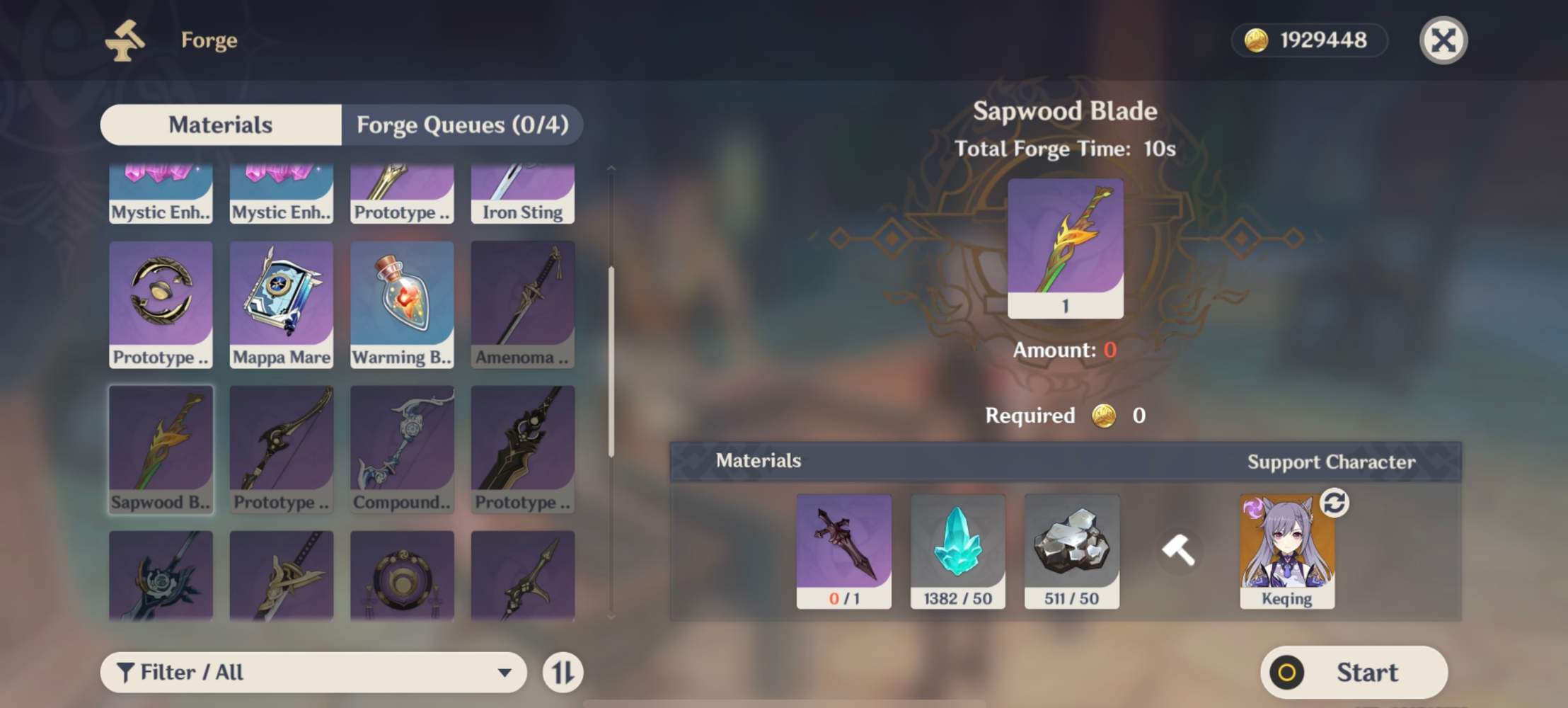The height and width of the screenshot is (708, 1568).
Task: Switch to the Materials tab
Action: click(220, 125)
